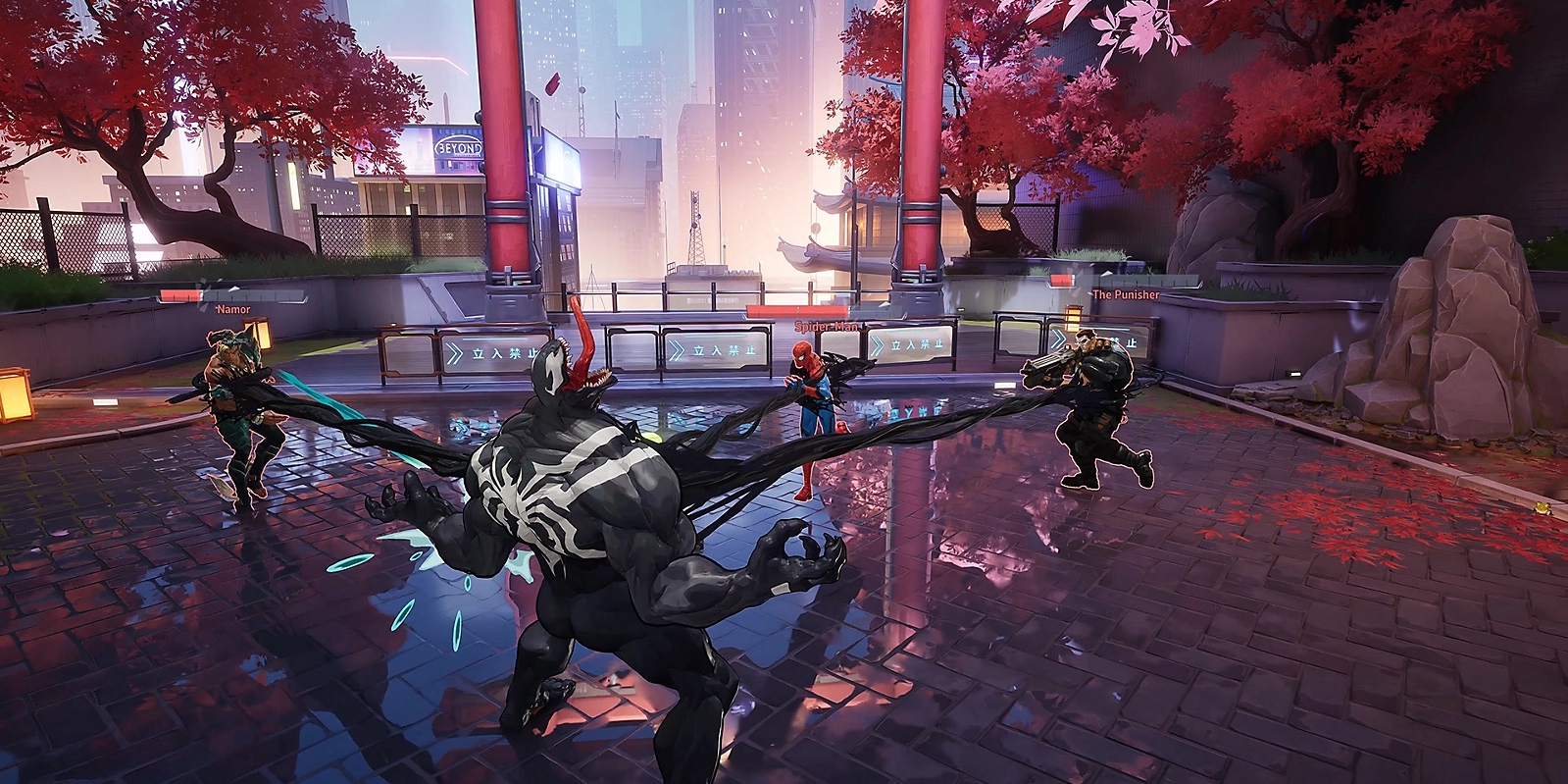Select the Namor nameplate label
The height and width of the screenshot is (784, 1568).
pyautogui.click(x=233, y=309)
